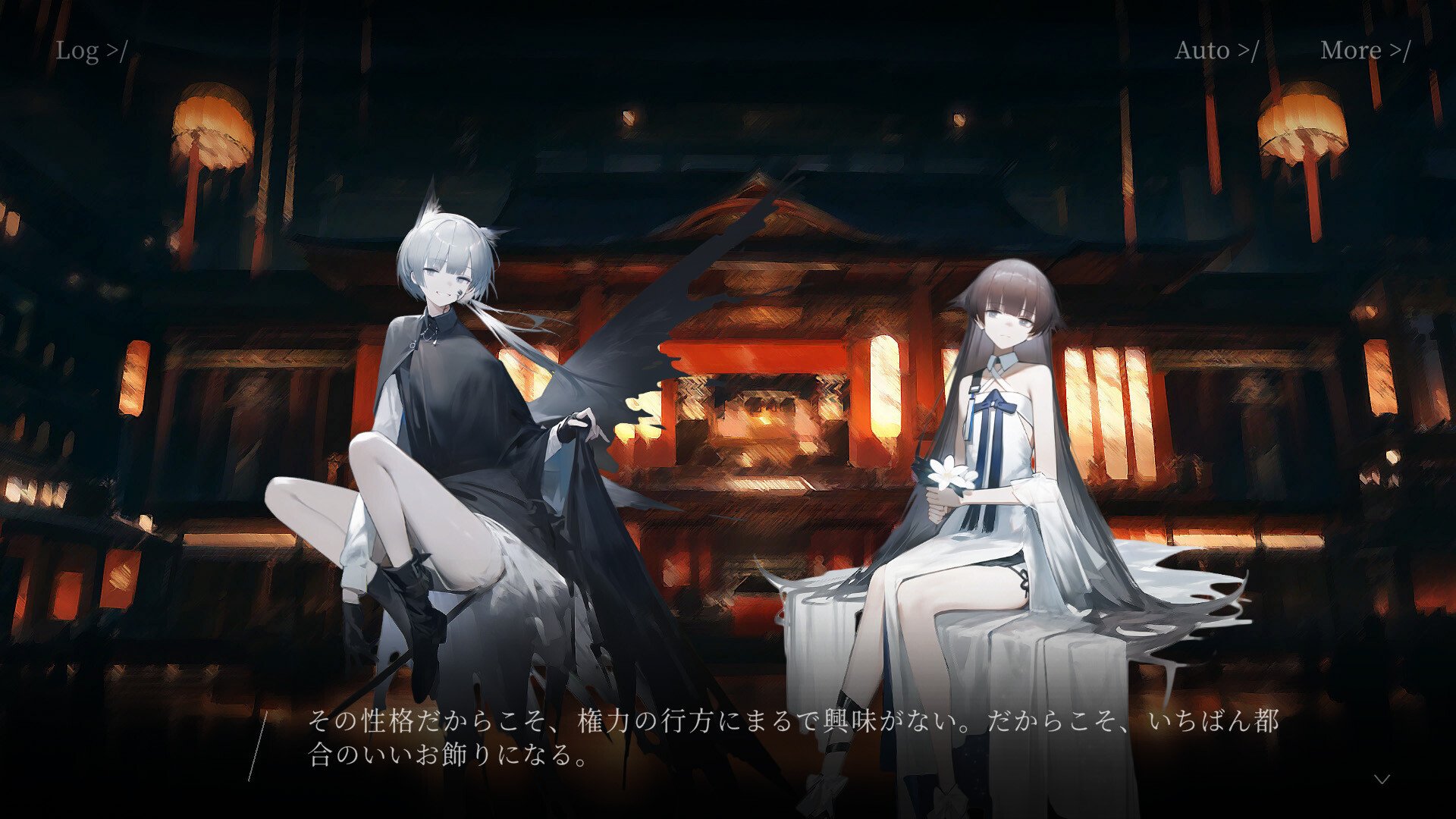Click the arrow icon beside Log
The width and height of the screenshot is (1456, 819).
pos(115,51)
